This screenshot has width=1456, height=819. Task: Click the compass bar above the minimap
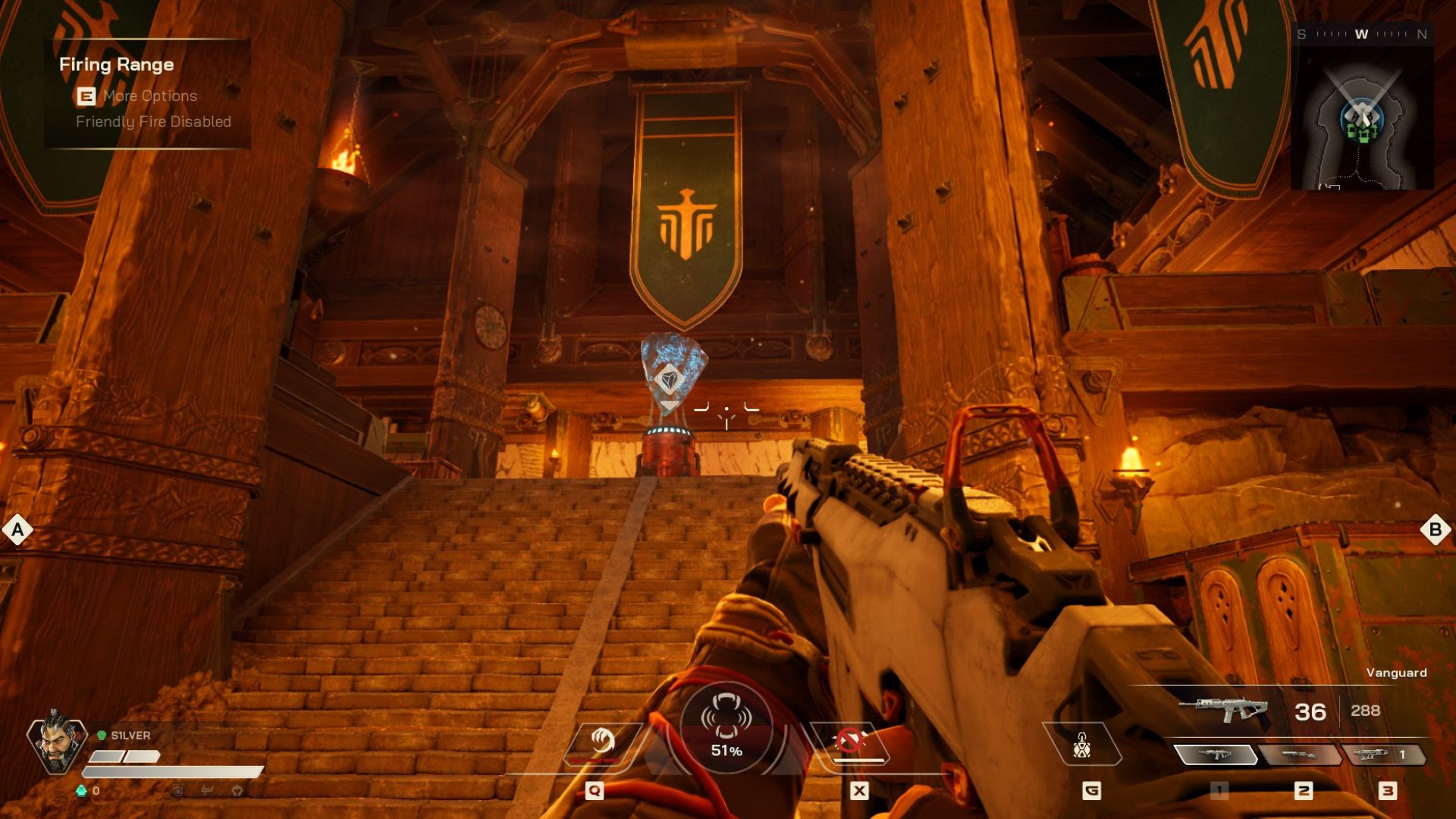[1362, 34]
